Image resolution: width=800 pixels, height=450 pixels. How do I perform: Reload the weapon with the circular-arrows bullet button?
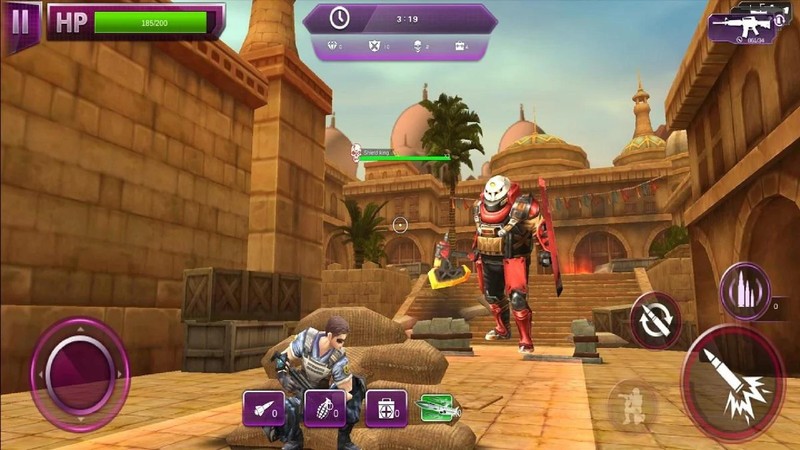(x=656, y=320)
